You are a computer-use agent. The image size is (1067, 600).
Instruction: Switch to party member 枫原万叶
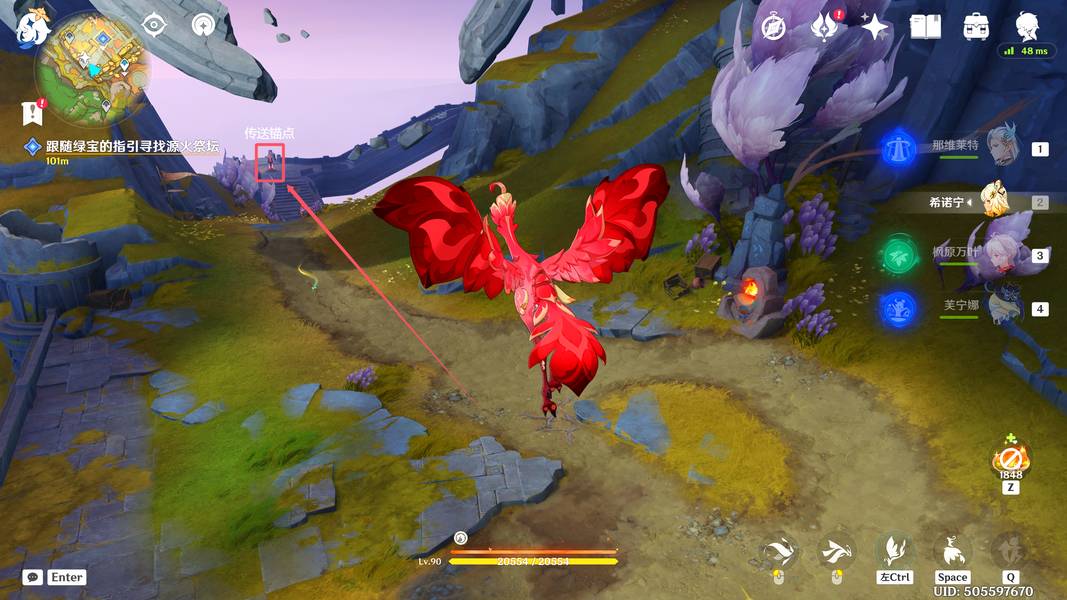point(1001,255)
